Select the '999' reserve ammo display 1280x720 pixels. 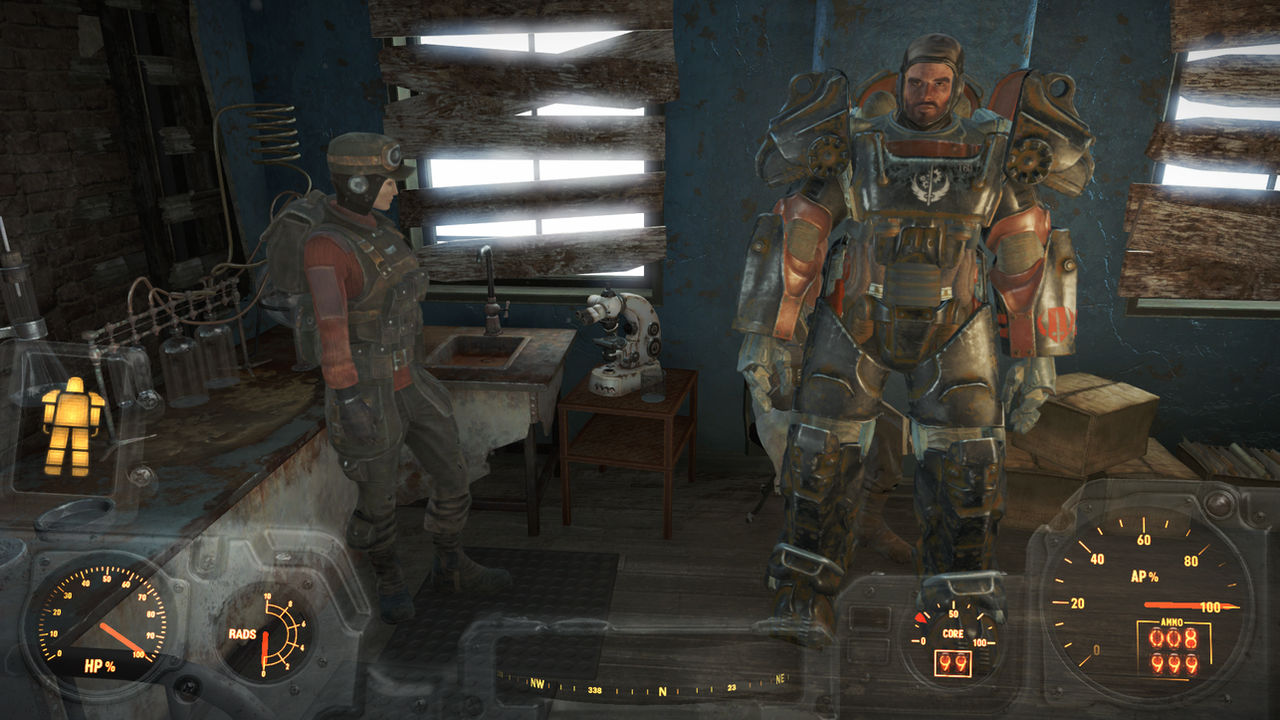(x=1176, y=664)
